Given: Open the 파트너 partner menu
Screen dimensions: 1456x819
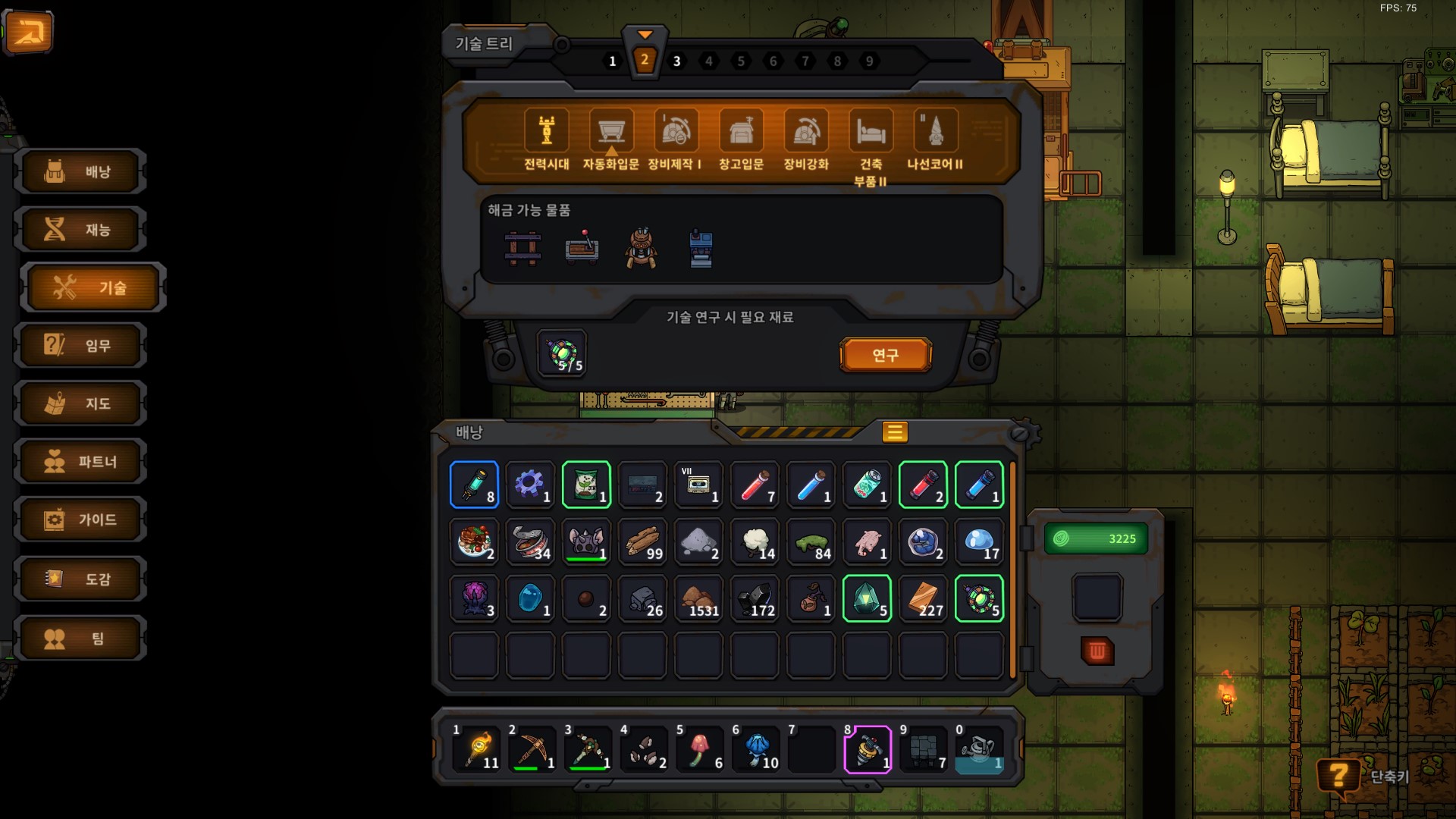Looking at the screenshot, I should click(80, 462).
